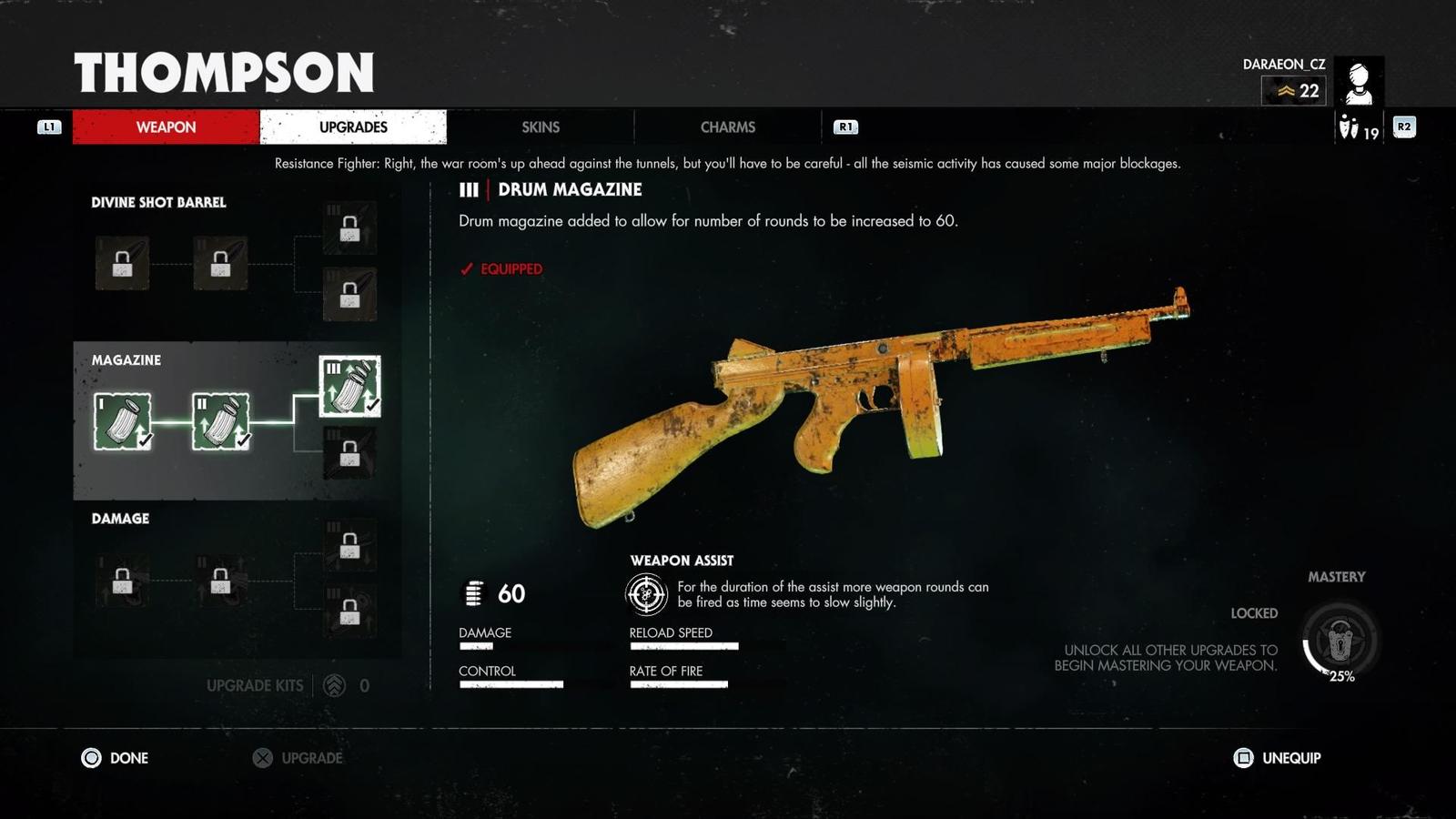Viewport: 1456px width, 819px height.
Task: Select the tier I magazine upgrade
Action: pyautogui.click(x=122, y=421)
